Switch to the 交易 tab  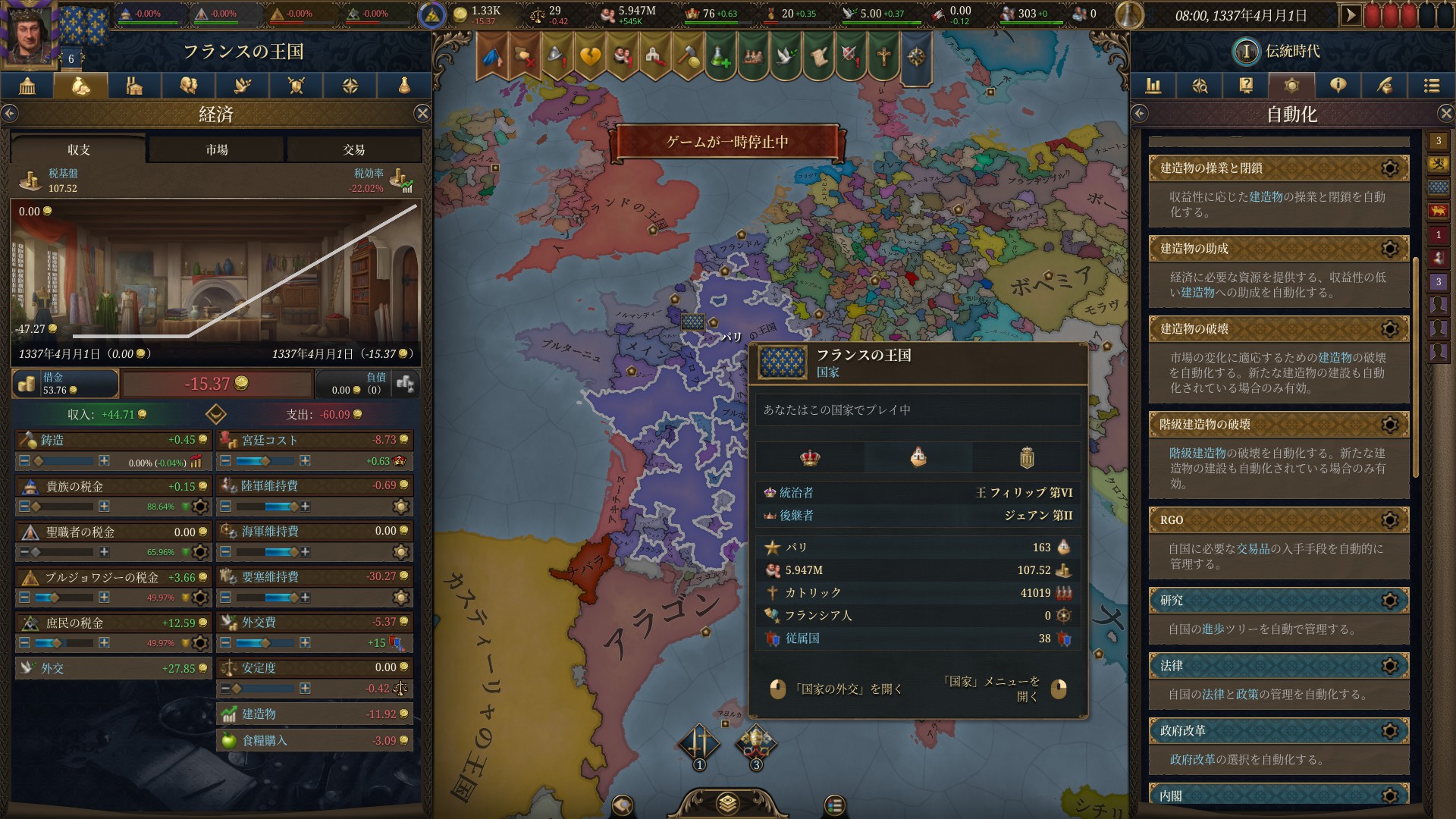[x=353, y=149]
